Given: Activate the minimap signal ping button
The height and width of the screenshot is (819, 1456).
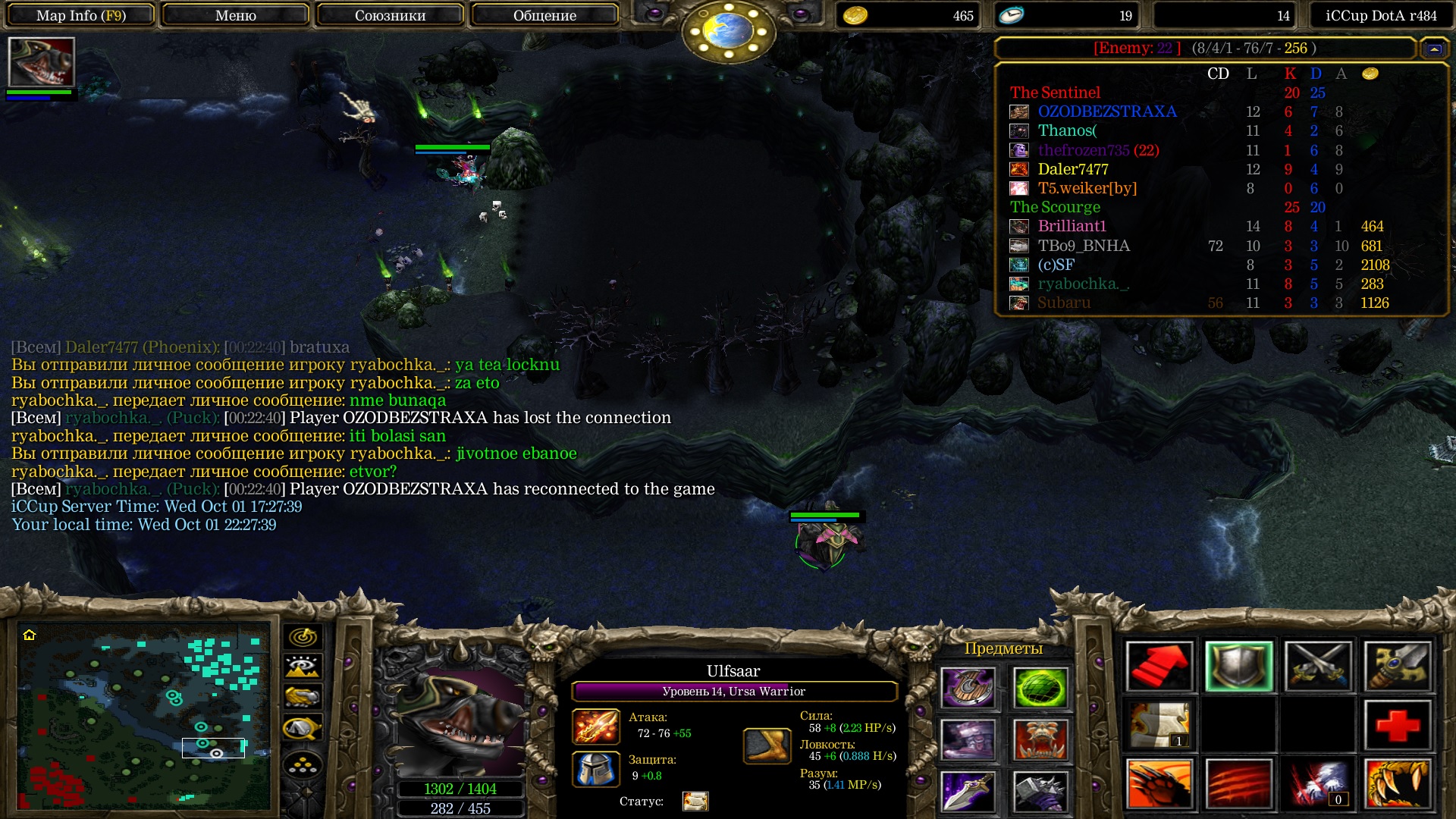Looking at the screenshot, I should click(303, 637).
